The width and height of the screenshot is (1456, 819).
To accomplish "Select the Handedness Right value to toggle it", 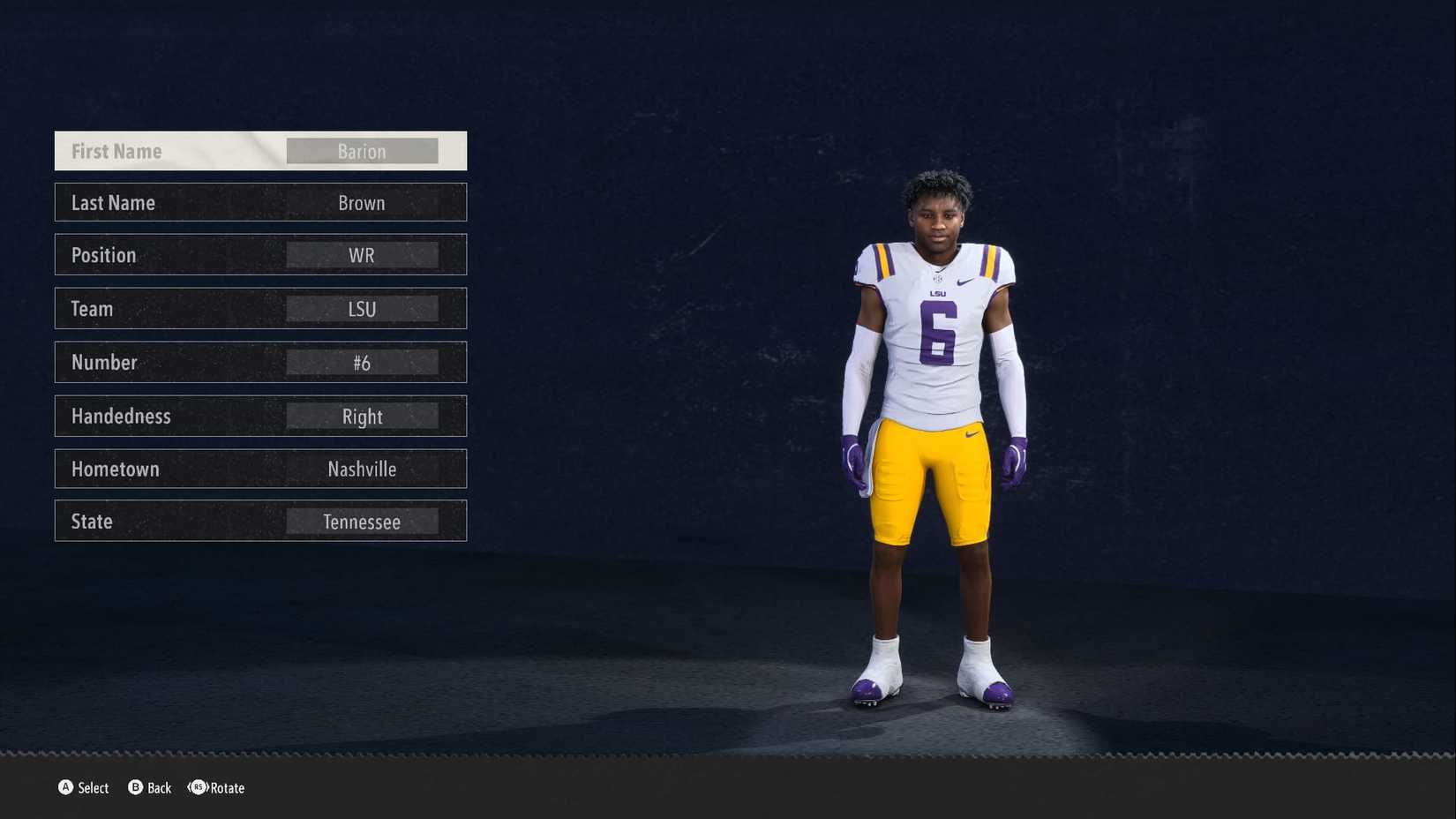I will pos(362,416).
